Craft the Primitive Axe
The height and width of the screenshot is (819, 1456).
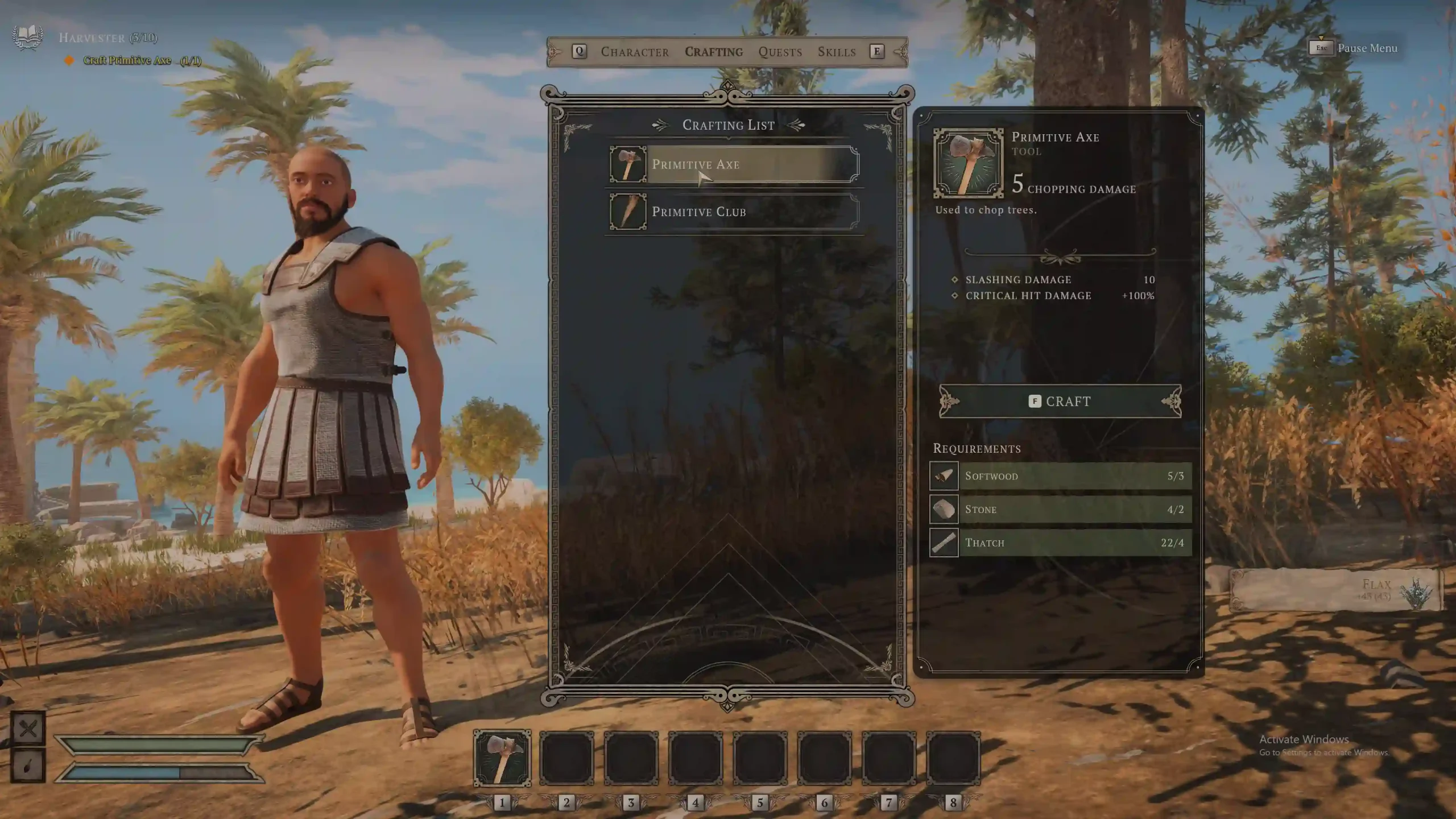point(1060,402)
